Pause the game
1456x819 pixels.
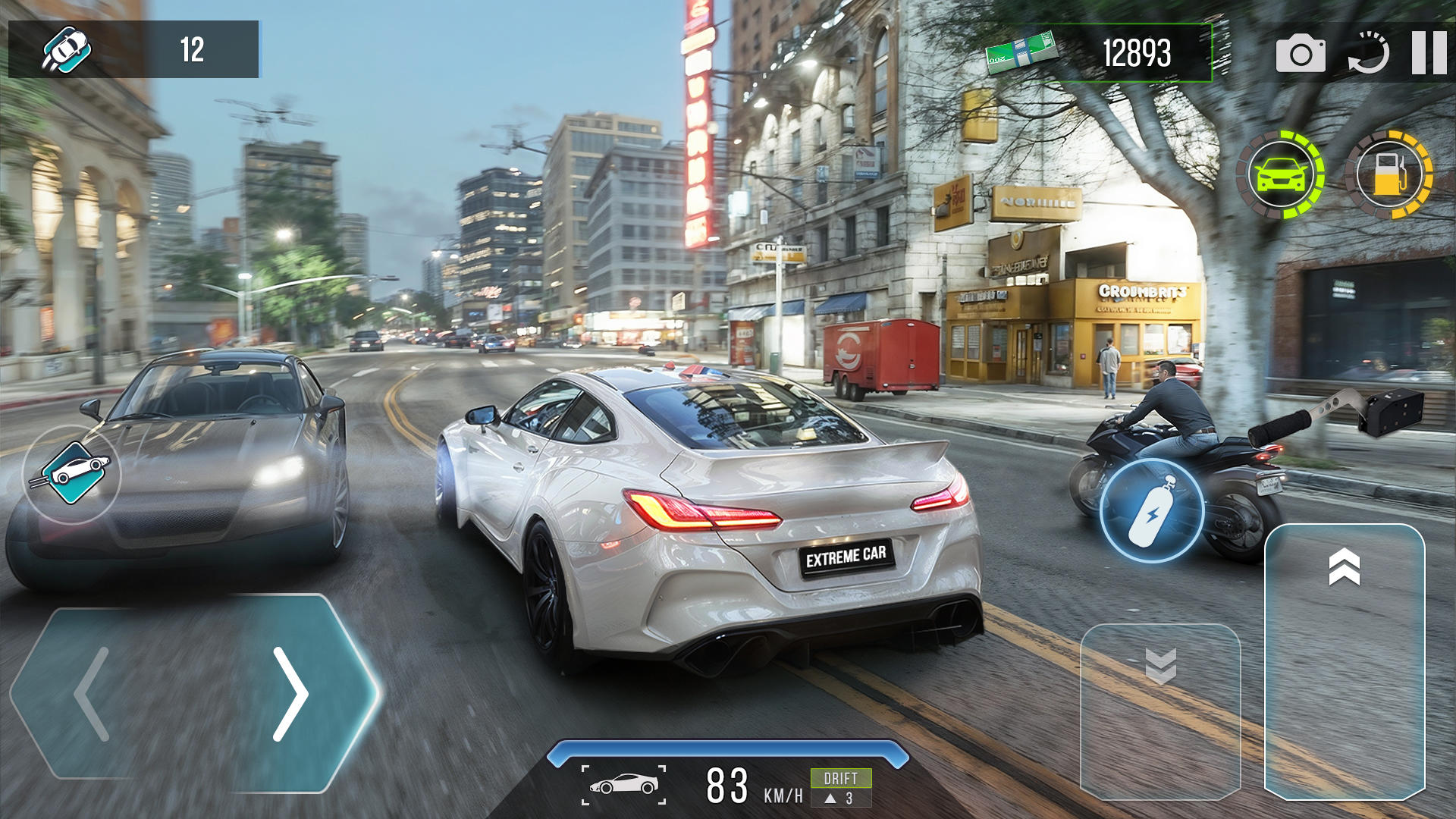click(x=1429, y=53)
